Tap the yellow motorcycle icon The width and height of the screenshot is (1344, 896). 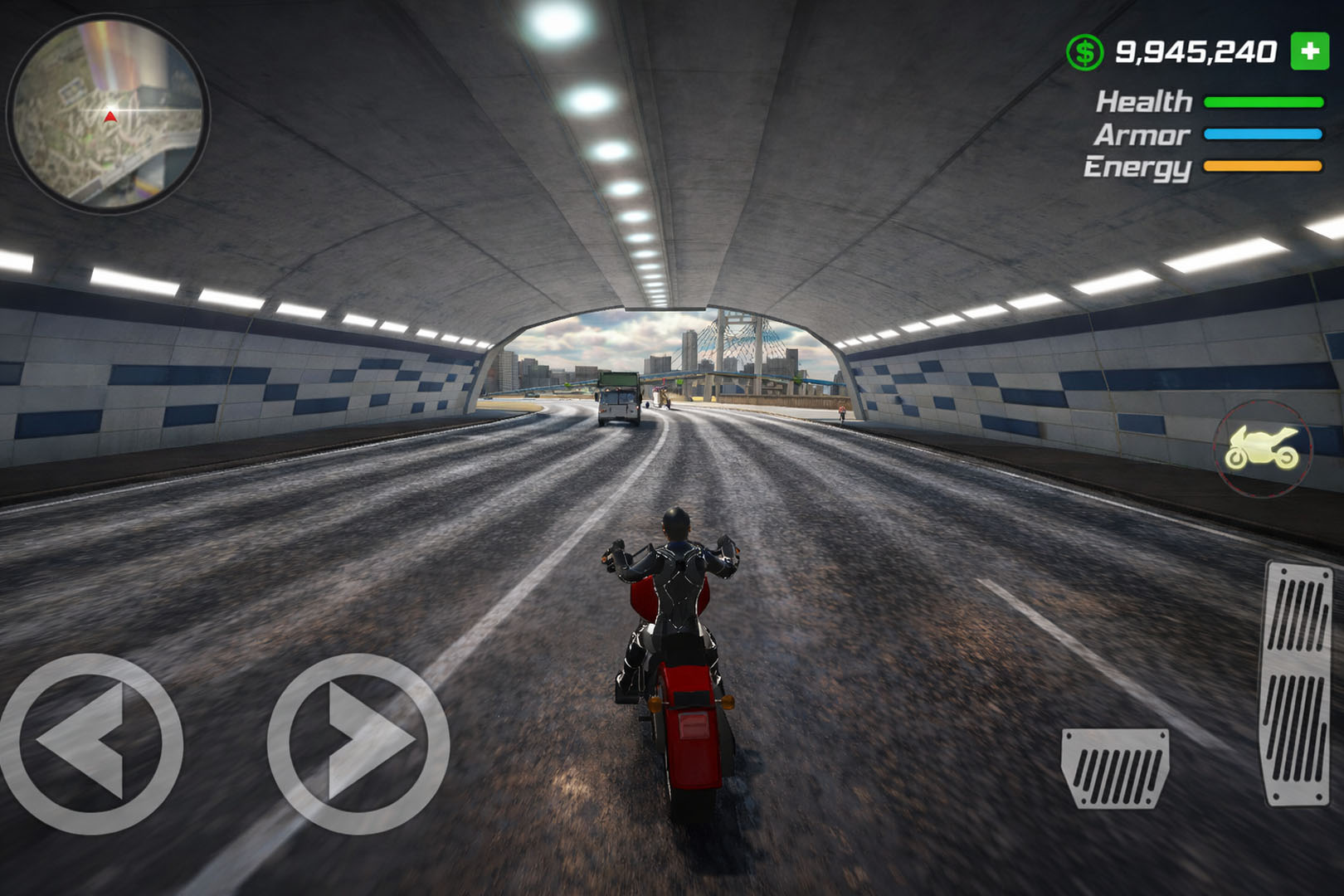pos(1262,448)
